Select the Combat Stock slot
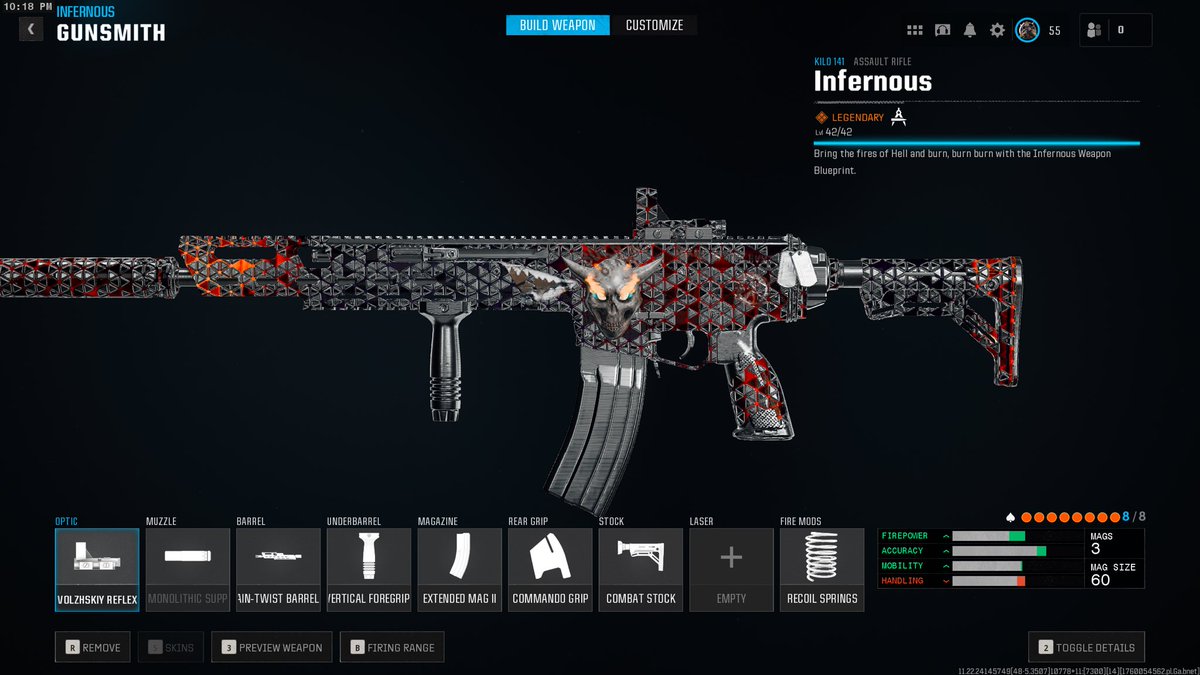1200x675 pixels. (x=641, y=569)
